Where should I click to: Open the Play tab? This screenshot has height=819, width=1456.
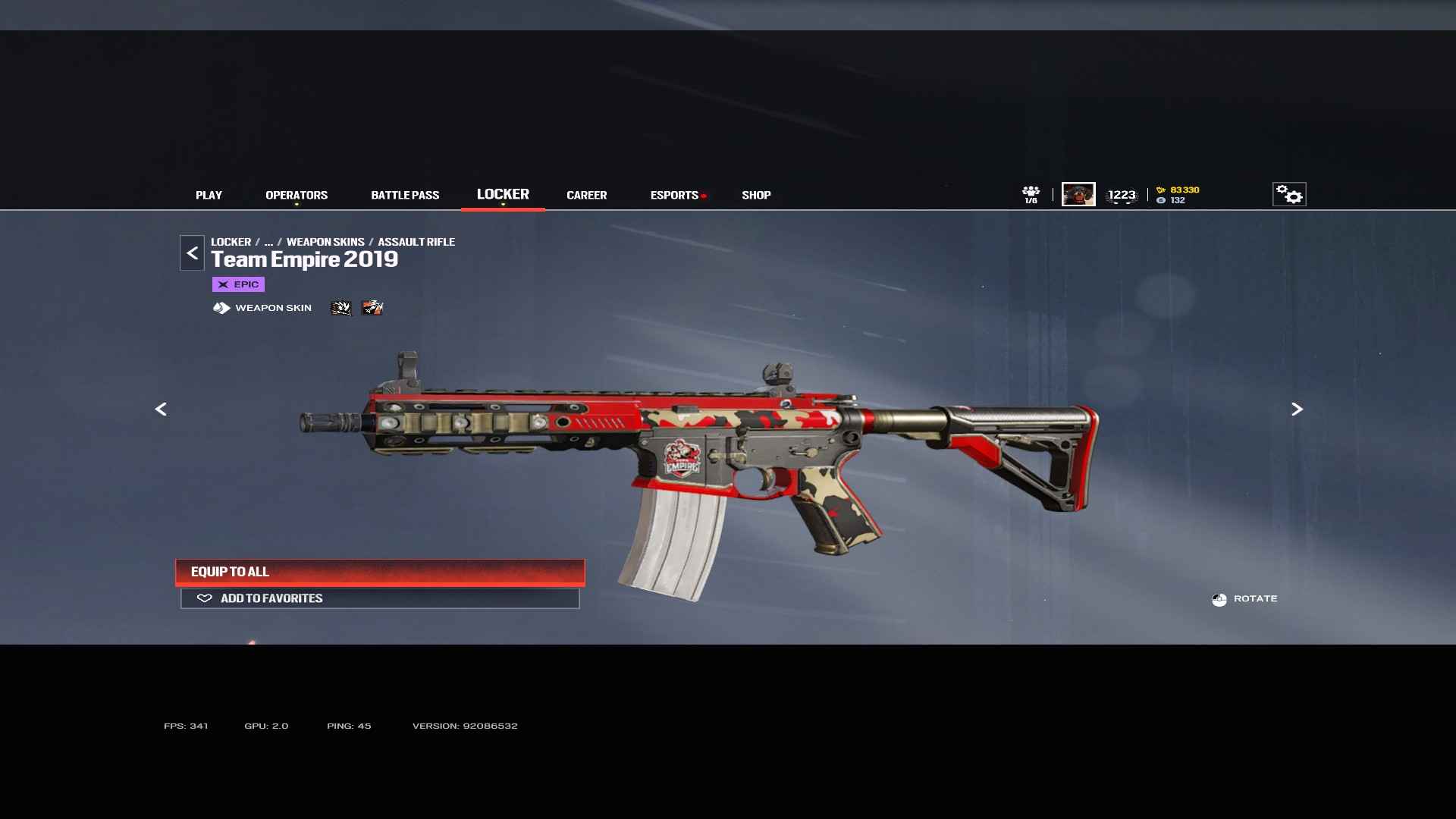coord(209,196)
